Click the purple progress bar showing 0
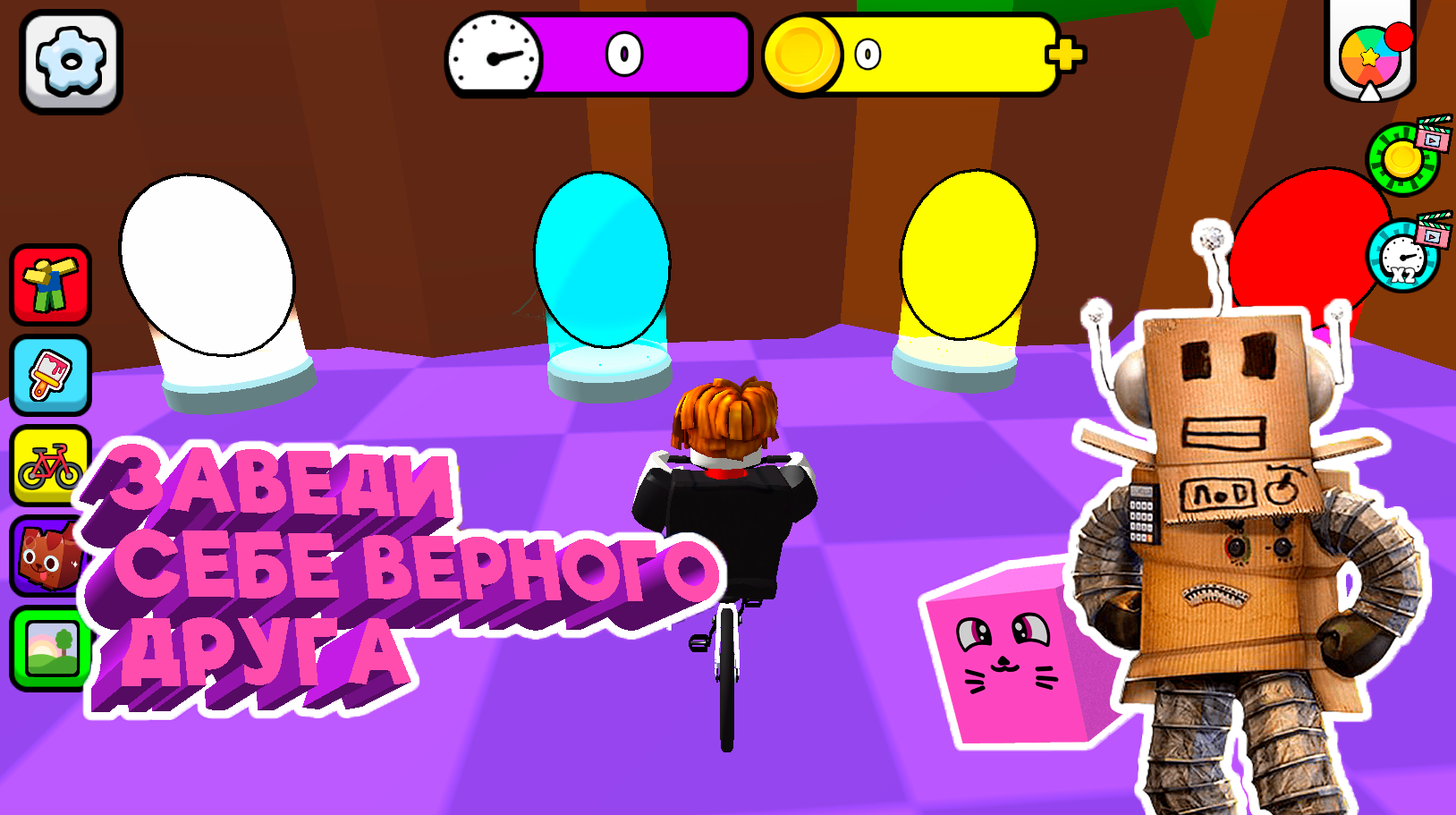This screenshot has height=815, width=1456. (626, 55)
